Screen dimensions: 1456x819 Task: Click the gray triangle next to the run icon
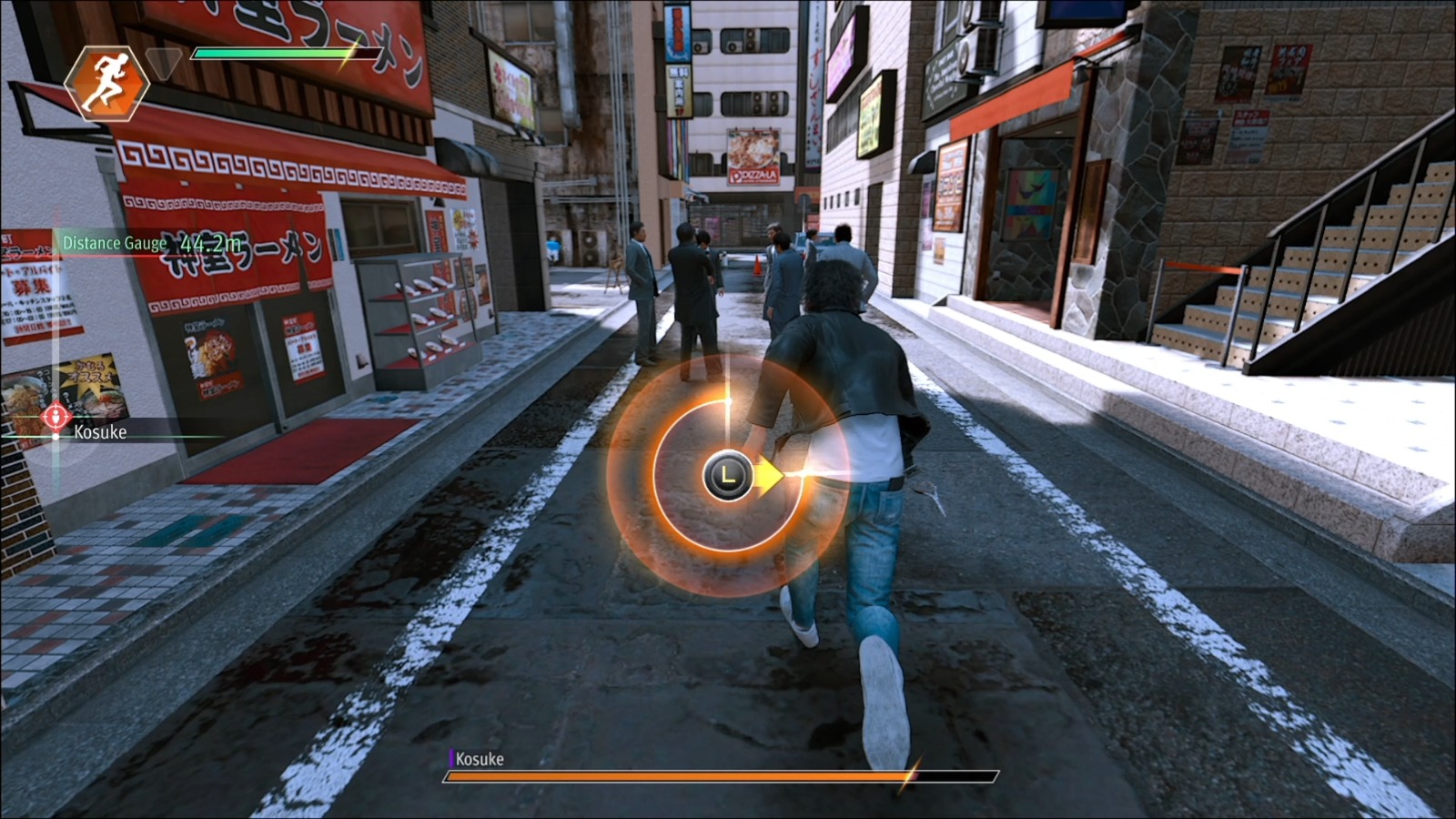pyautogui.click(x=164, y=60)
